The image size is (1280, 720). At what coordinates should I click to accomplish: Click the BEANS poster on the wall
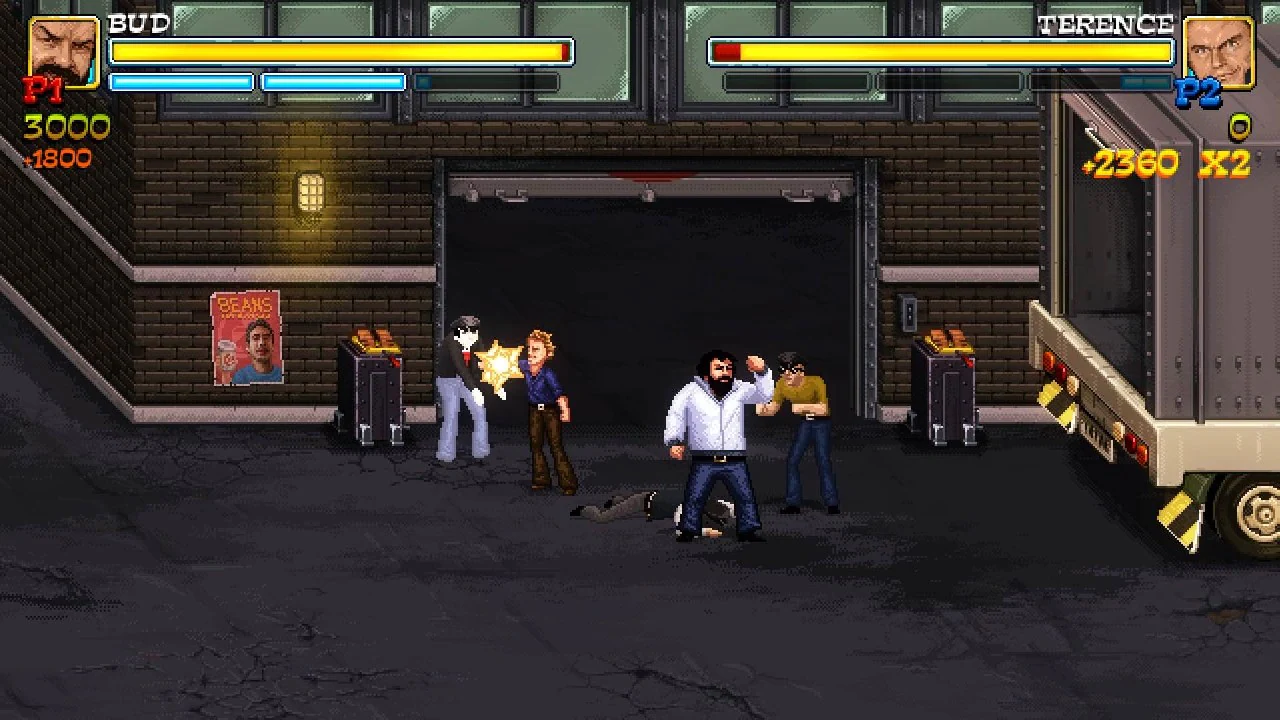click(246, 337)
